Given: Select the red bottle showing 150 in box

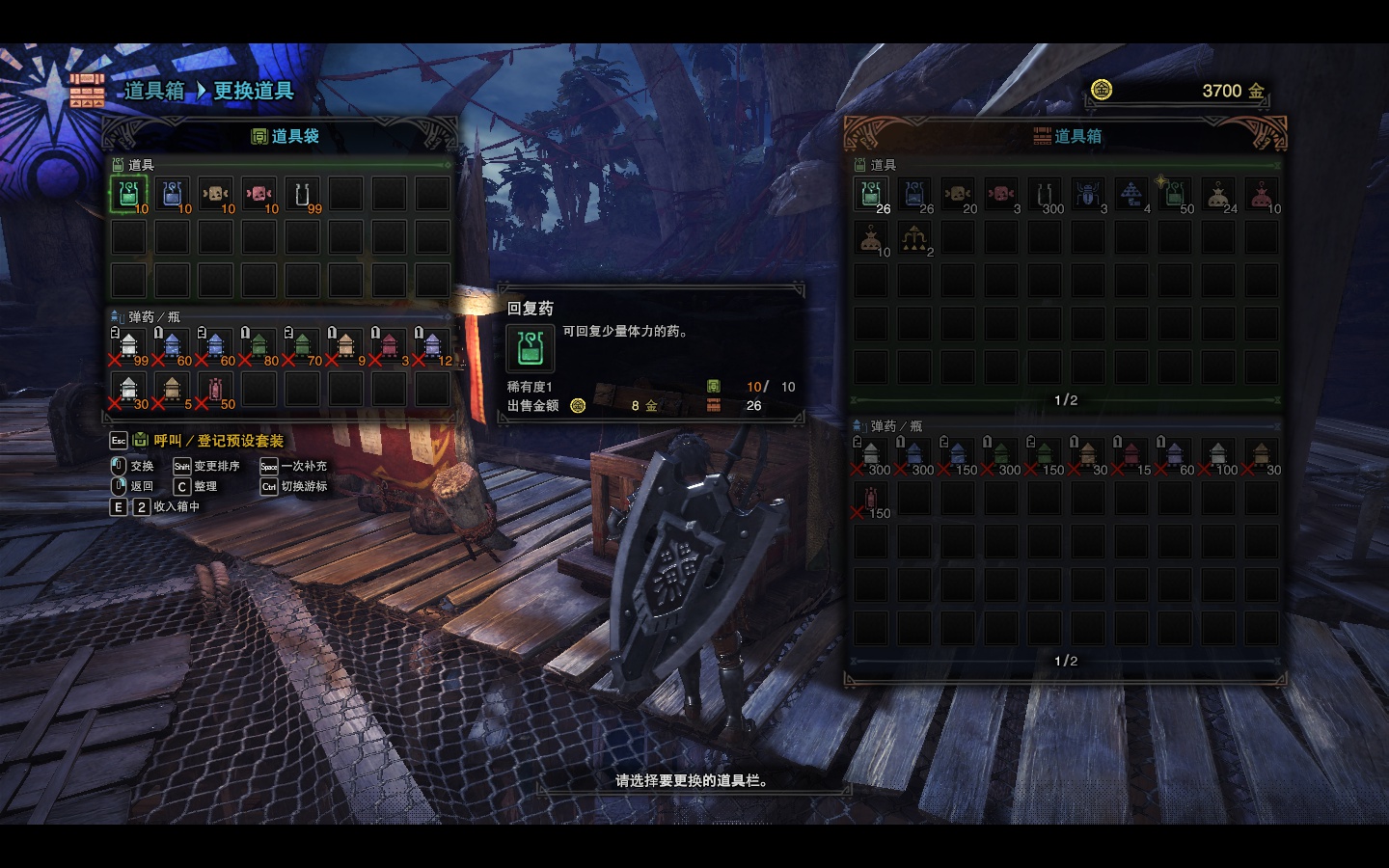Looking at the screenshot, I should coord(870,499).
